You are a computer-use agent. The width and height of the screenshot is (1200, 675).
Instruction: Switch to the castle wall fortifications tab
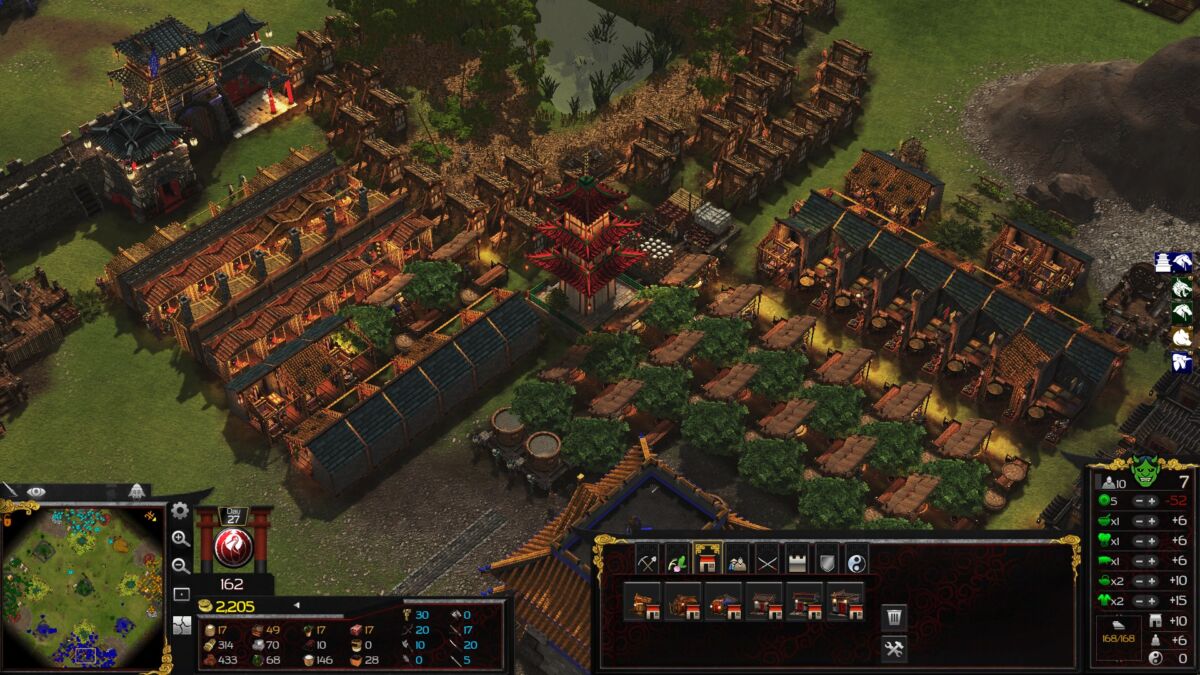pos(797,559)
